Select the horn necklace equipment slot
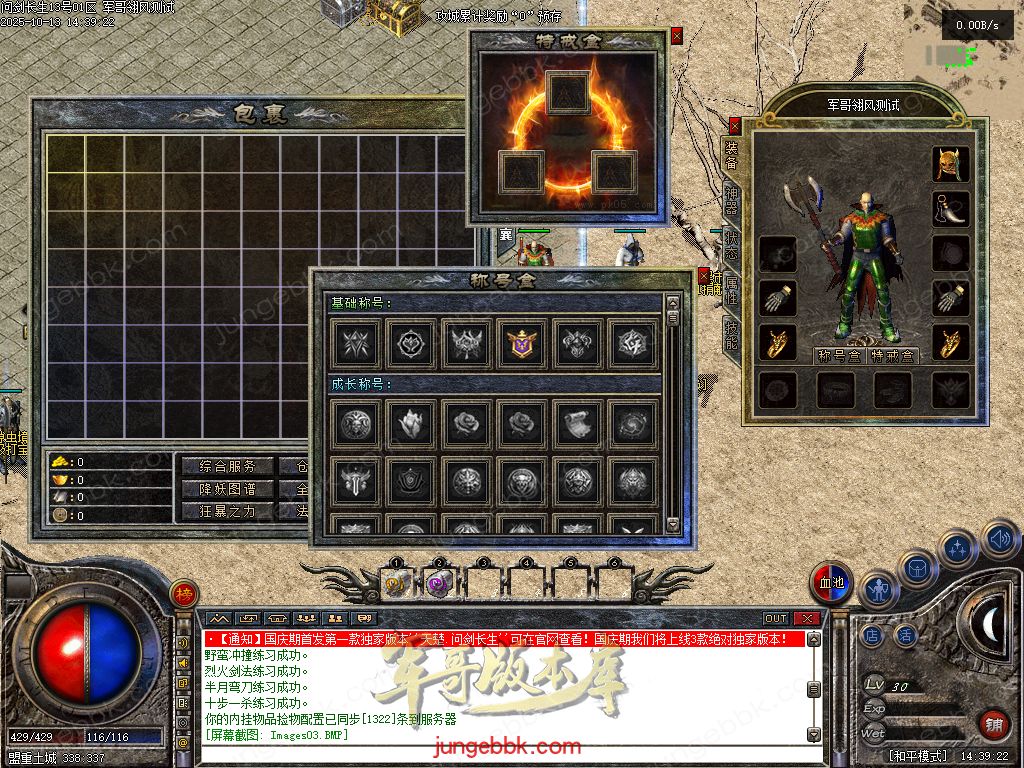The width and height of the screenshot is (1024, 768). point(951,209)
